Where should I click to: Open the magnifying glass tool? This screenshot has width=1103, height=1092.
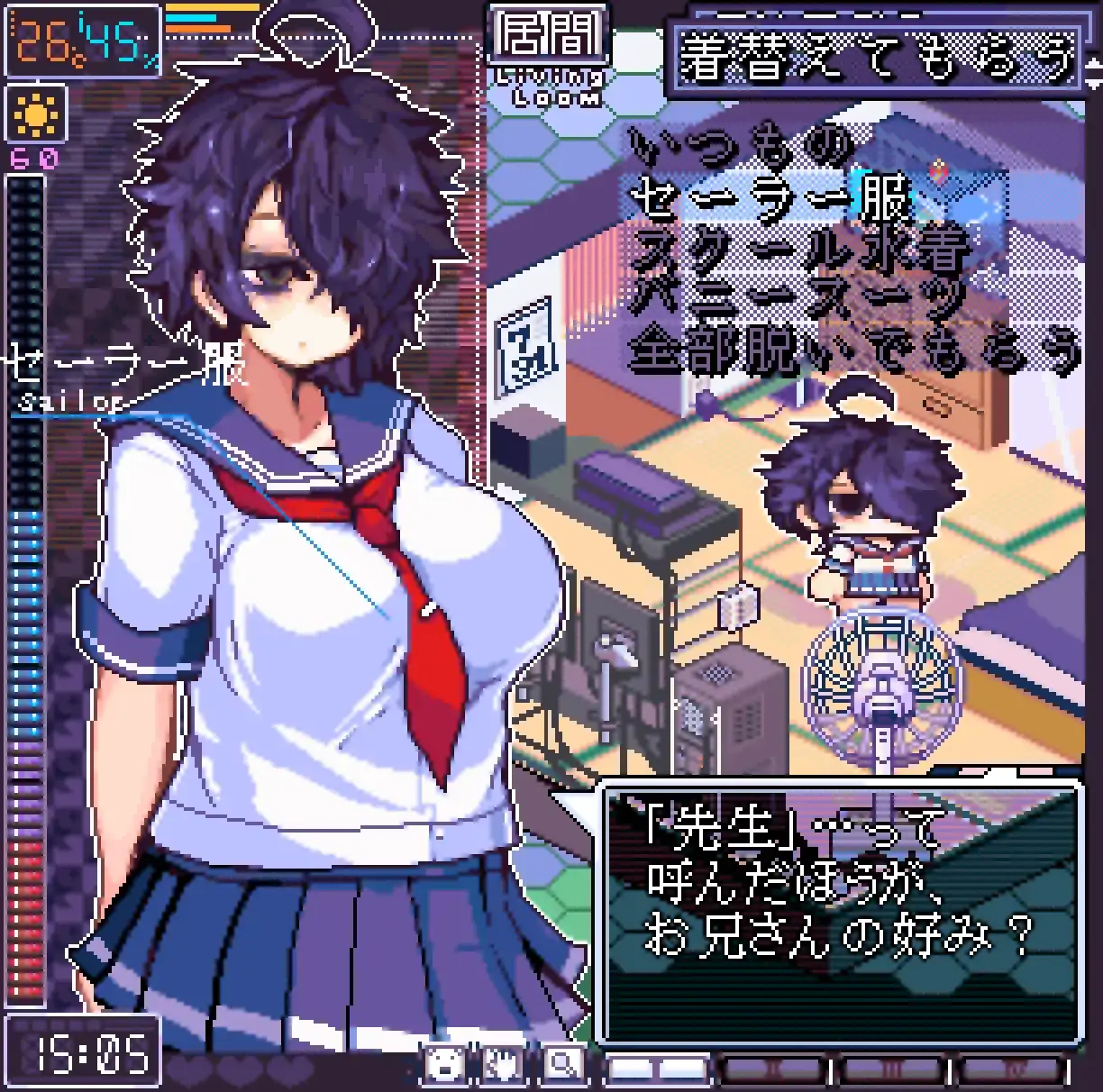562,1065
